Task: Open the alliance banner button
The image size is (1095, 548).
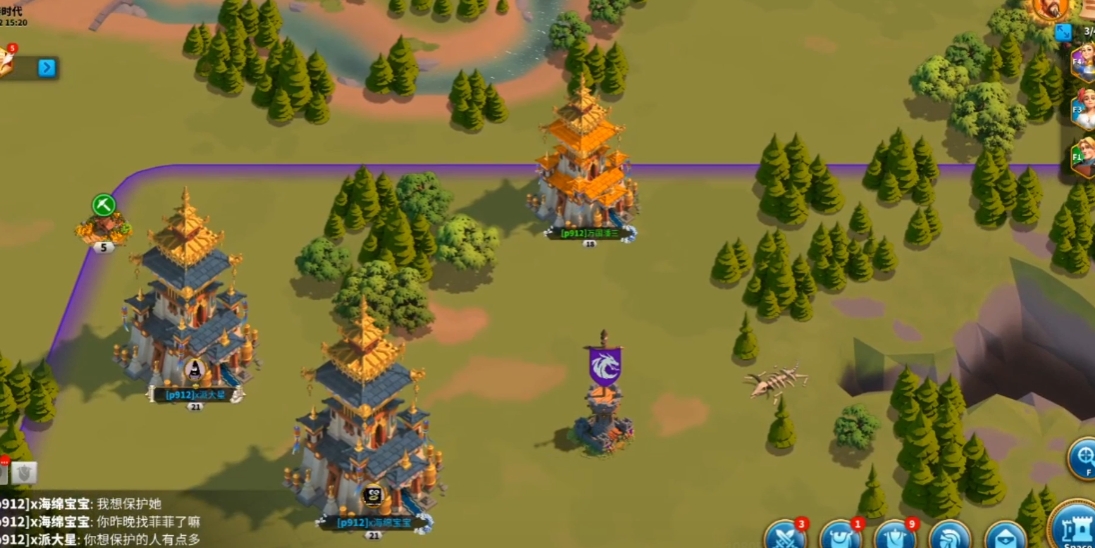Action: point(893,536)
